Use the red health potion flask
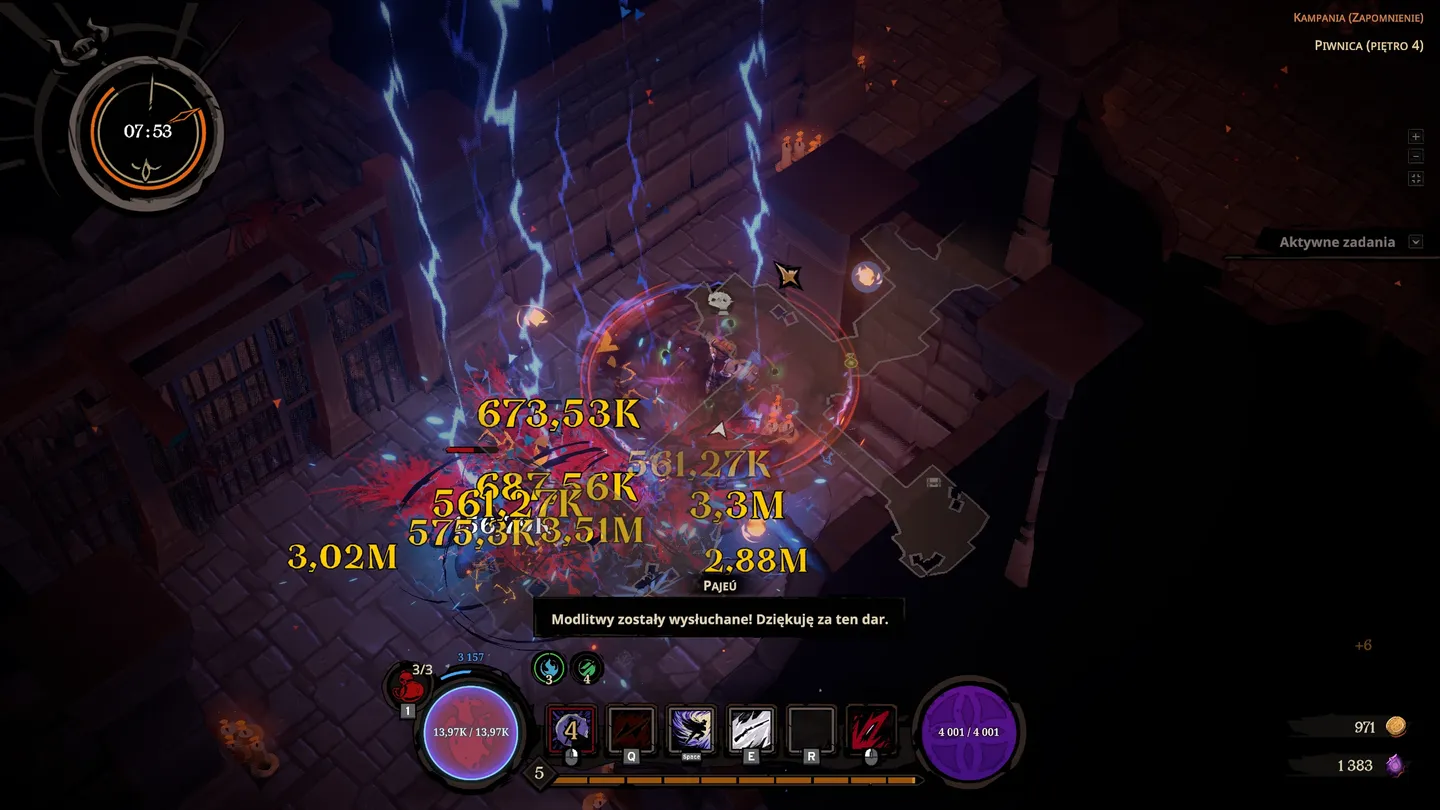 point(408,687)
